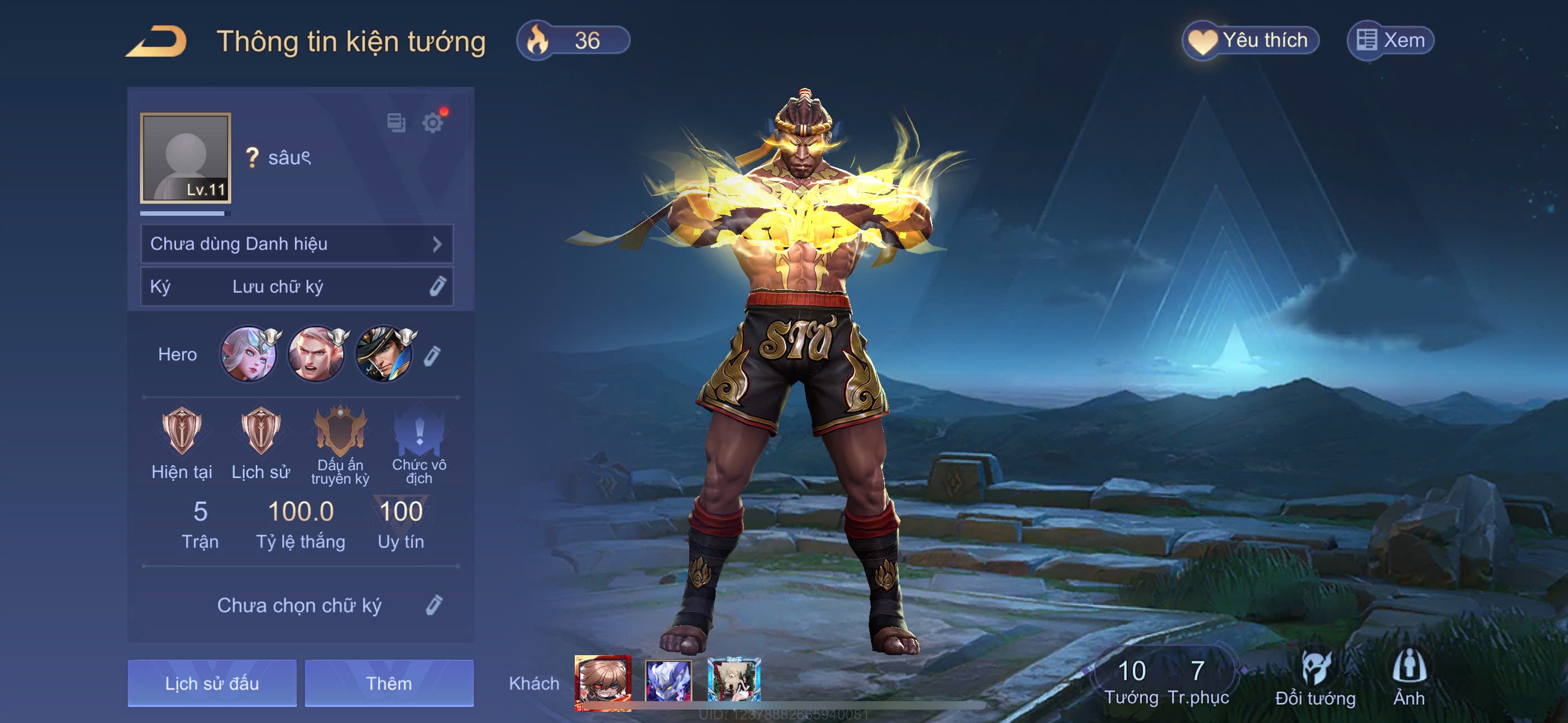The image size is (1568, 723).
Task: Open the Đổi tướng hero switch
Action: coord(1315,679)
